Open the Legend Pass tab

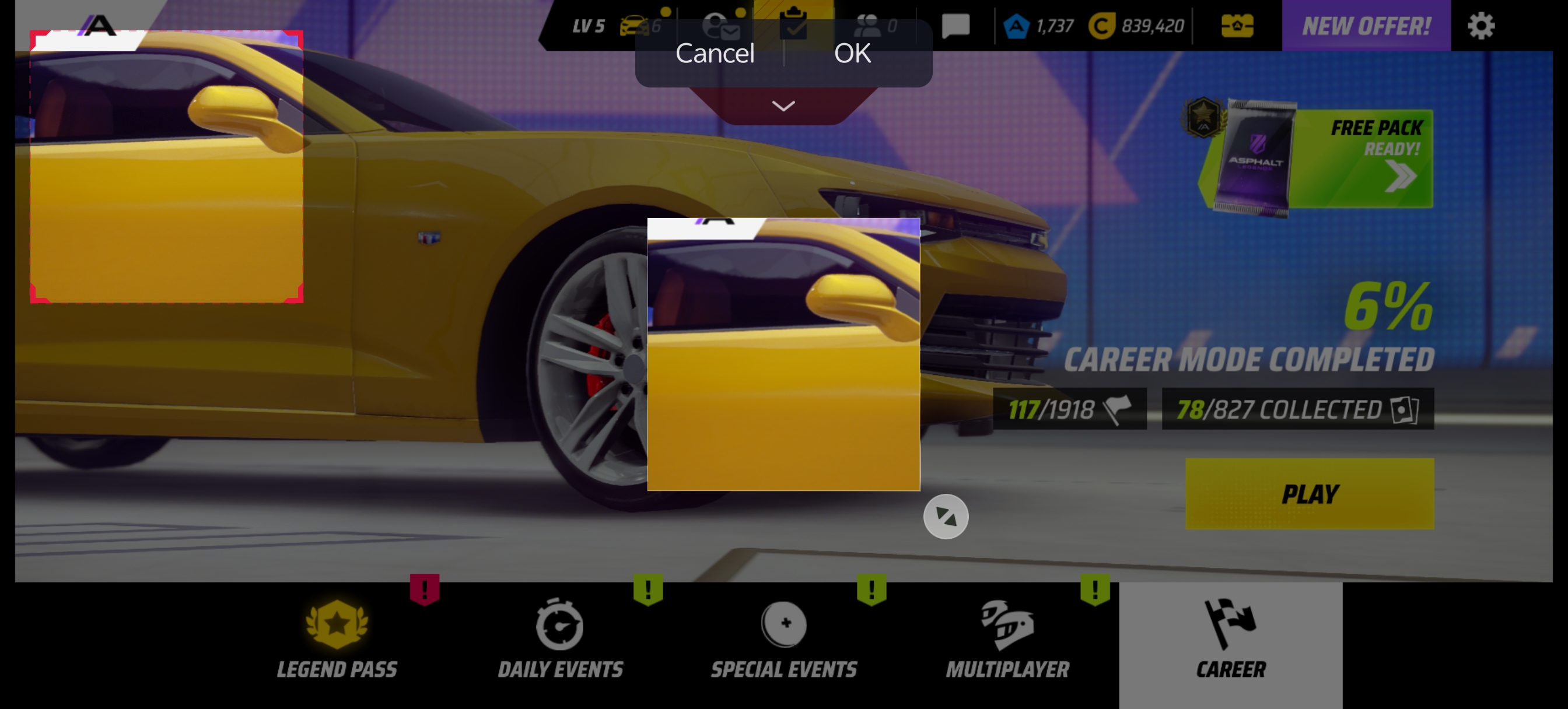(x=337, y=639)
